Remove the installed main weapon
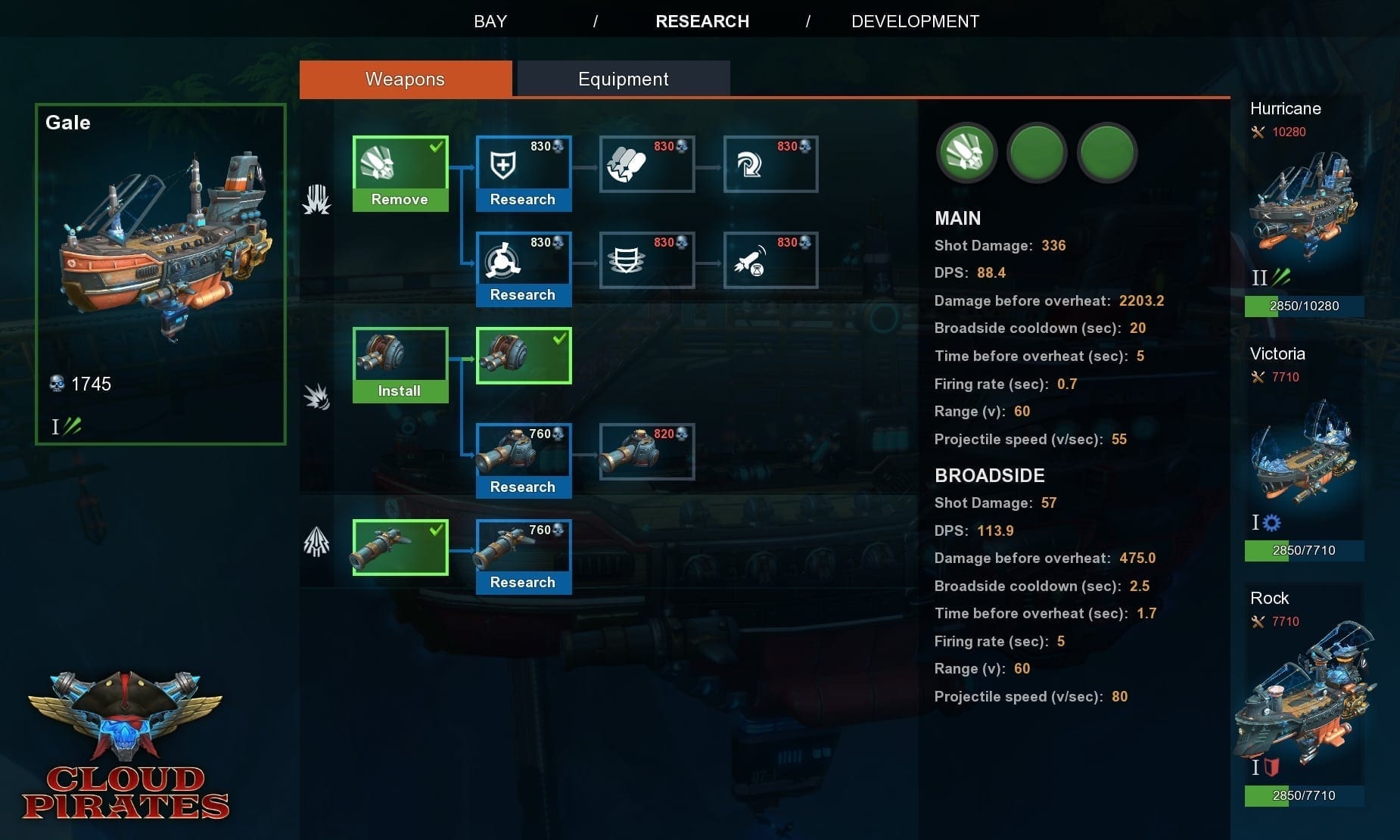Image resolution: width=1400 pixels, height=840 pixels. (400, 200)
